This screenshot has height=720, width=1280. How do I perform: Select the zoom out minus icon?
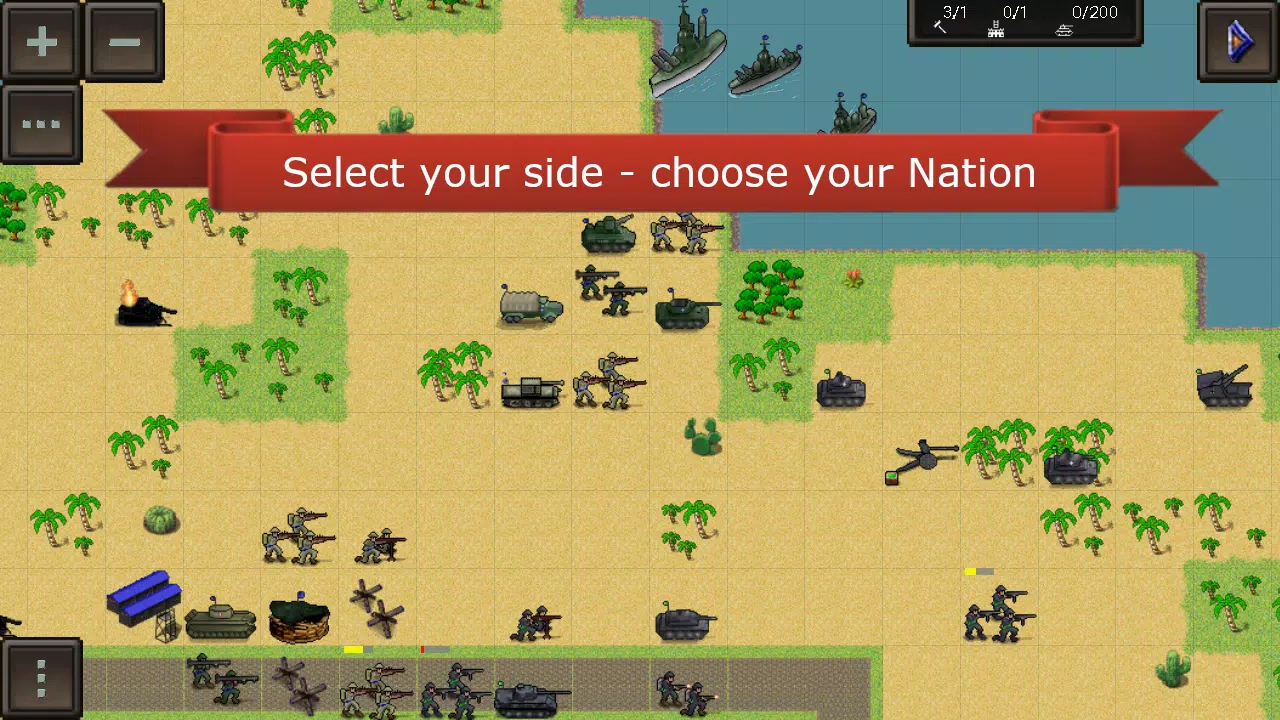[124, 42]
